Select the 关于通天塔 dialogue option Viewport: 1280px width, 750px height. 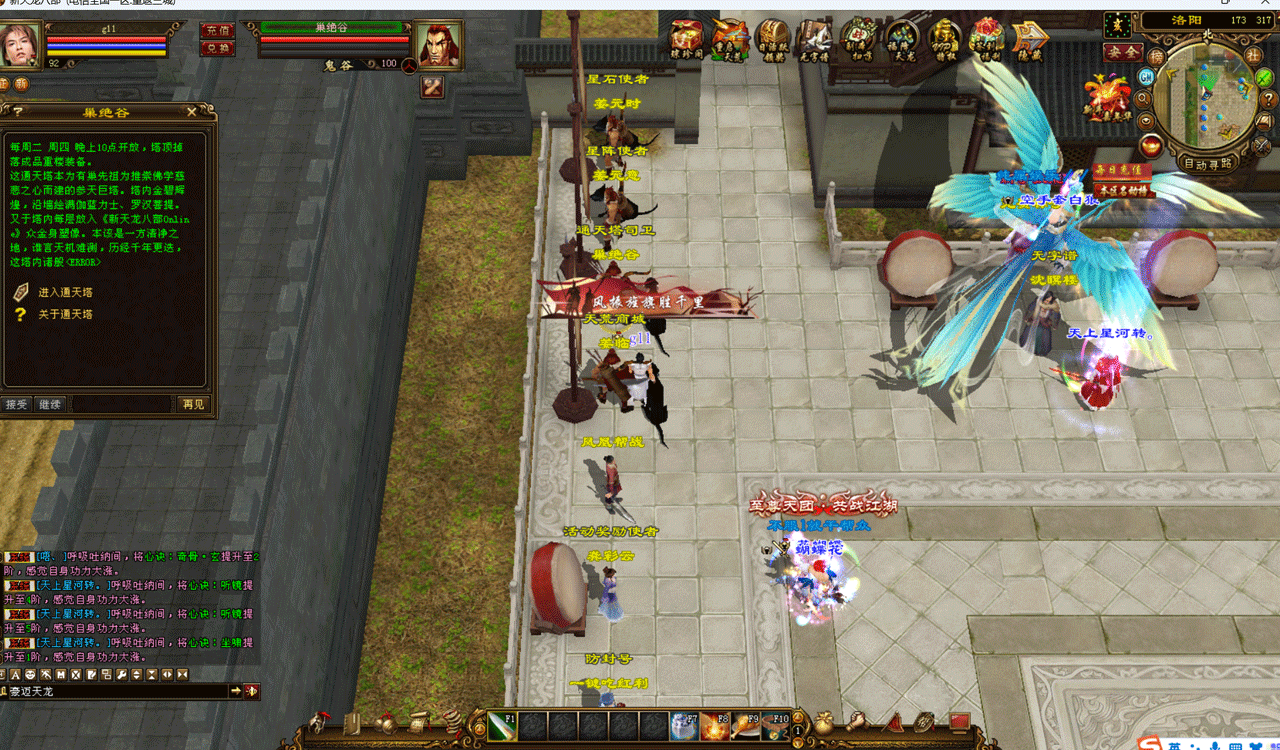62,314
